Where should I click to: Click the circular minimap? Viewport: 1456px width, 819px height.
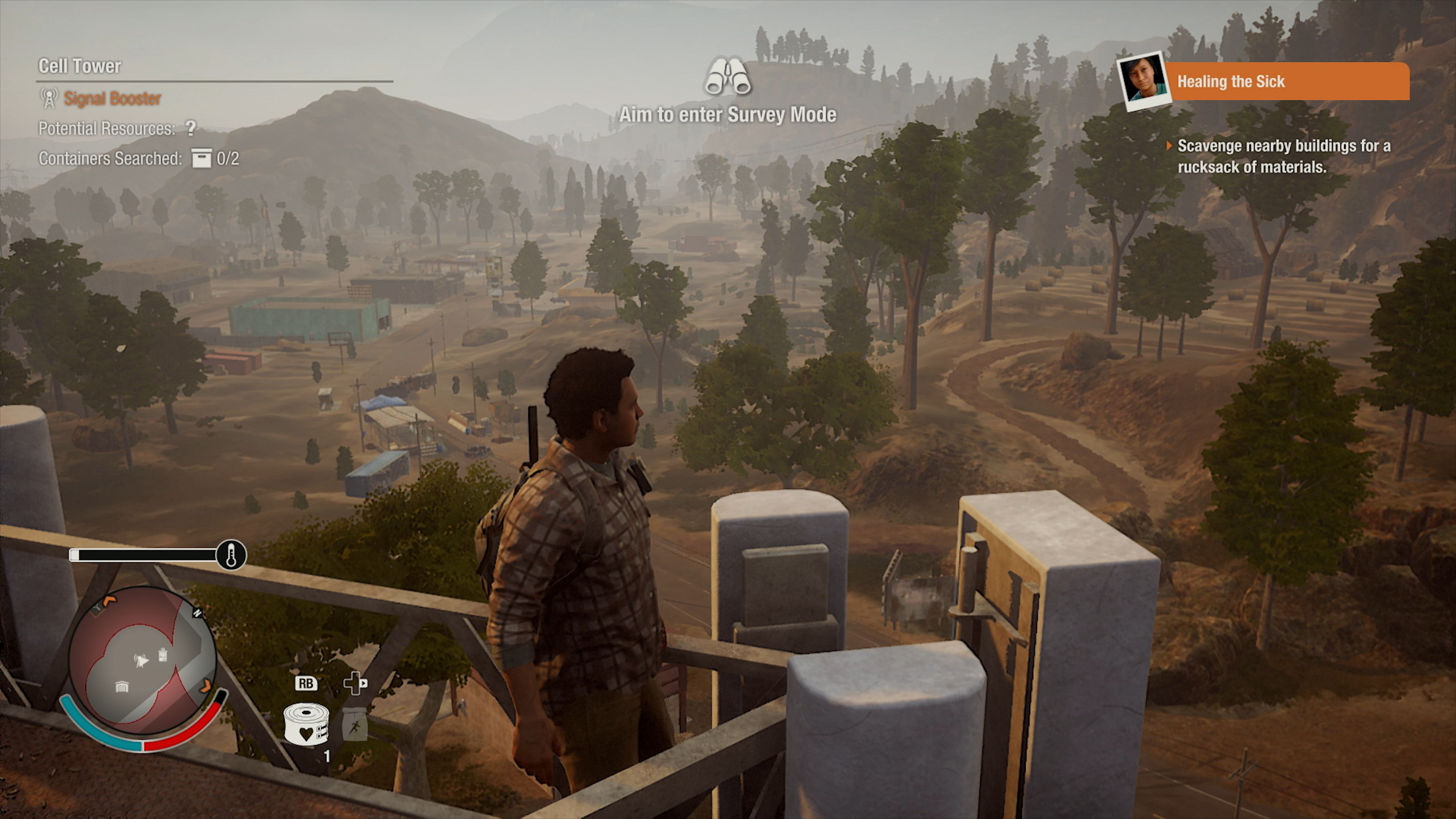[143, 660]
